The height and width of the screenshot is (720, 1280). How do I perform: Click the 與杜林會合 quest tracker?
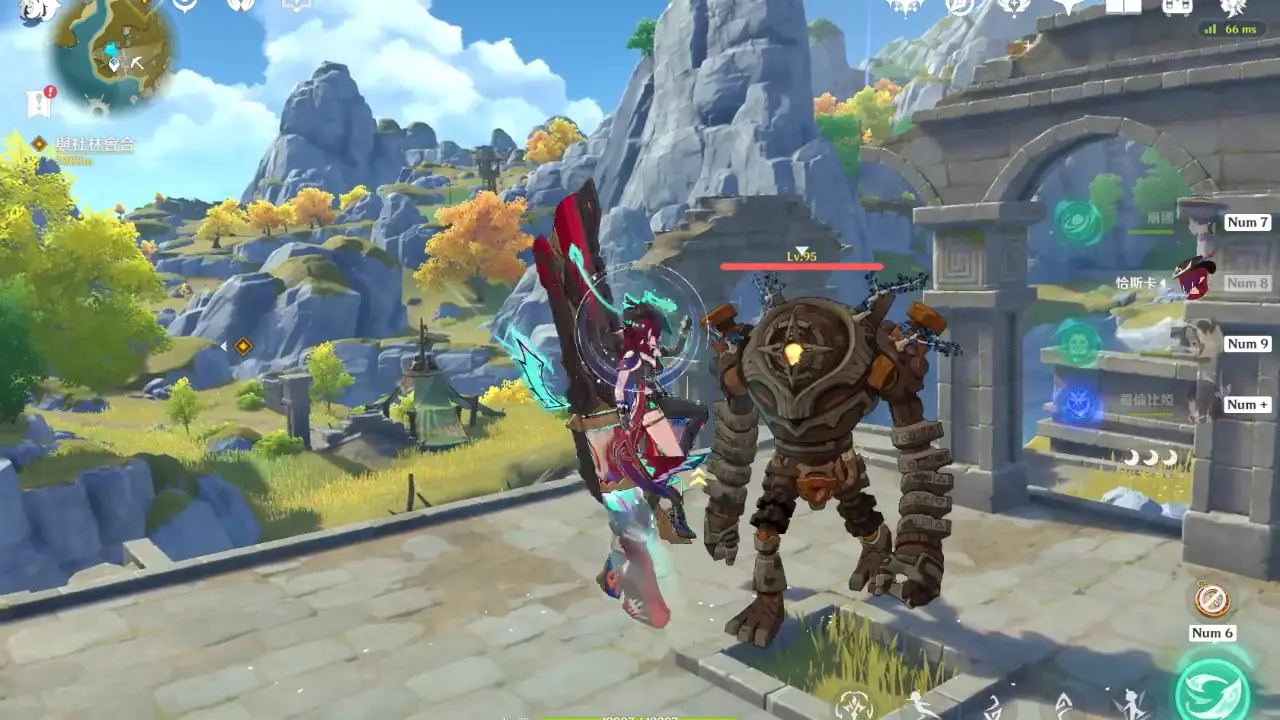pyautogui.click(x=95, y=144)
